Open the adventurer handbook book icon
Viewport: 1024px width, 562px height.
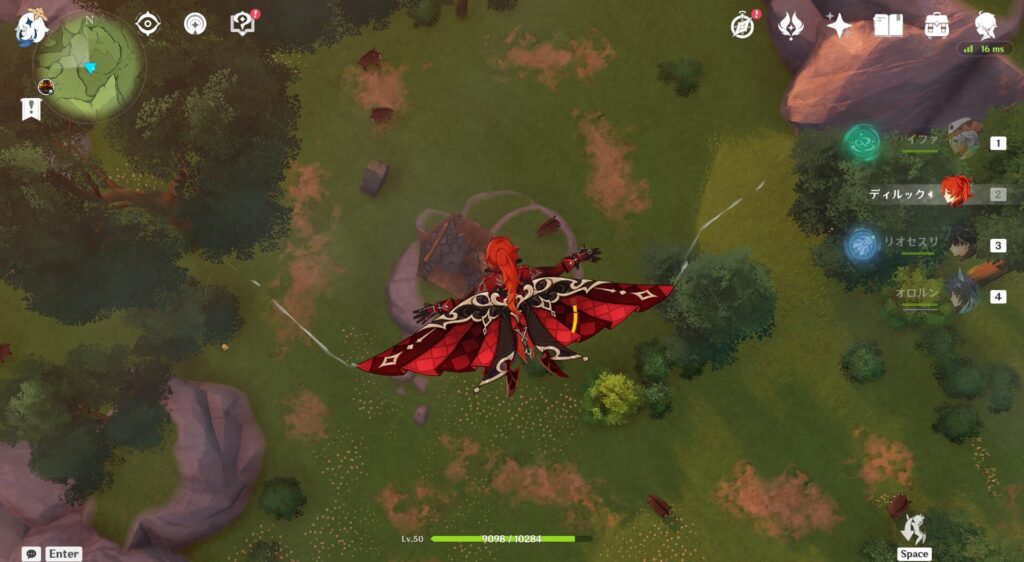888,25
